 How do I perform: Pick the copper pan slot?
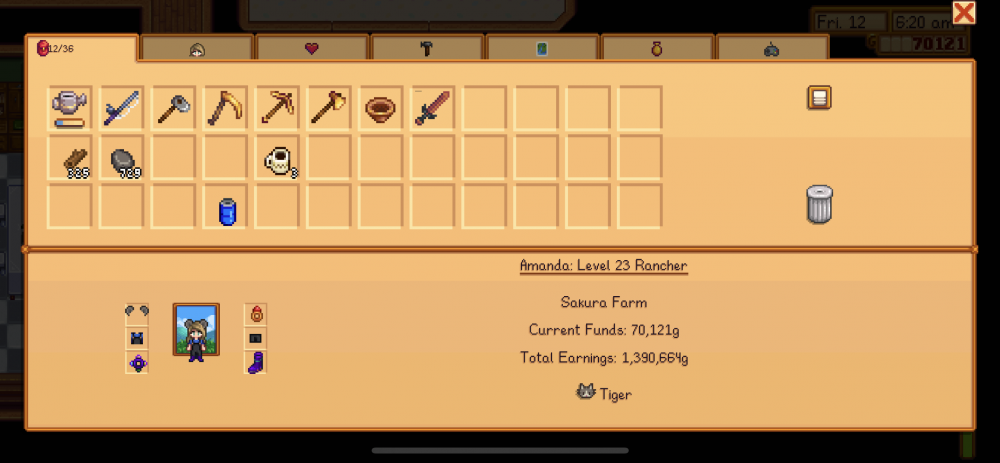coord(381,108)
